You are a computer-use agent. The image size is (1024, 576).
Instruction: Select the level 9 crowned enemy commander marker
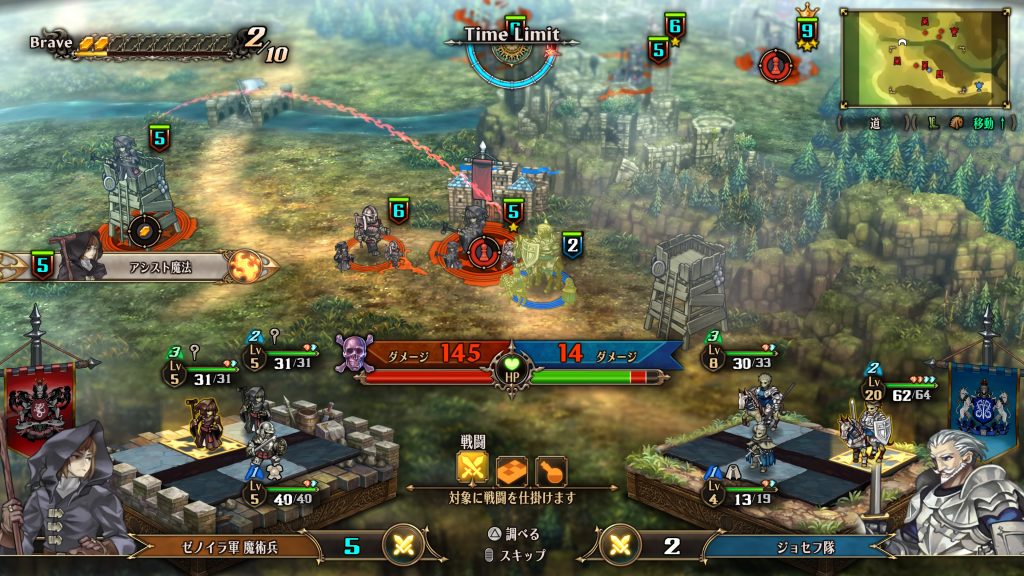[772, 65]
